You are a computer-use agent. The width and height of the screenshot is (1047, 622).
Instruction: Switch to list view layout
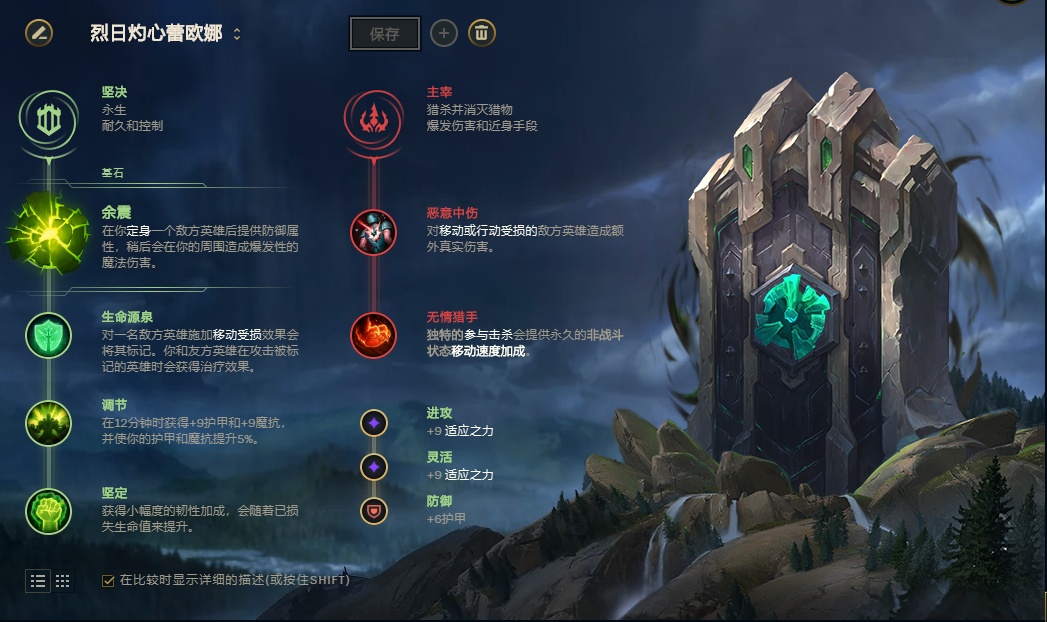pos(38,580)
